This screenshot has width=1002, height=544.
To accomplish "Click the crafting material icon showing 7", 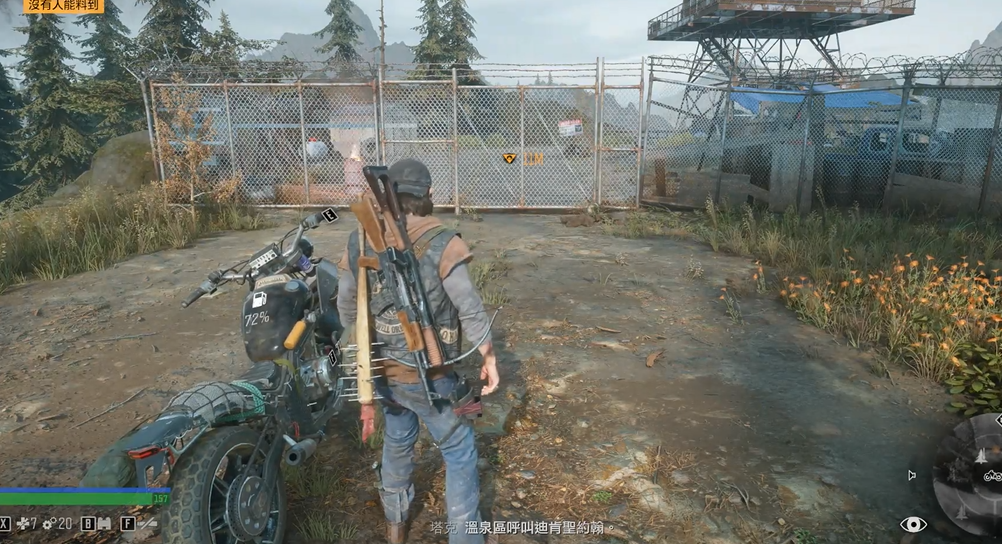I will 22,523.
